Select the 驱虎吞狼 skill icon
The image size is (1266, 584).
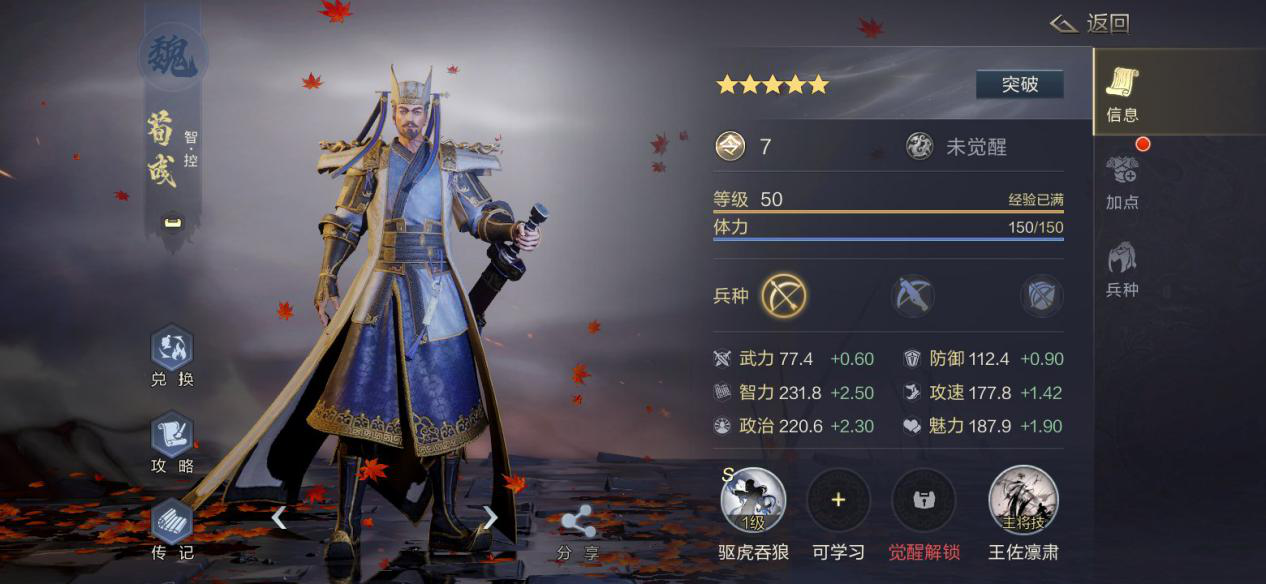point(753,499)
